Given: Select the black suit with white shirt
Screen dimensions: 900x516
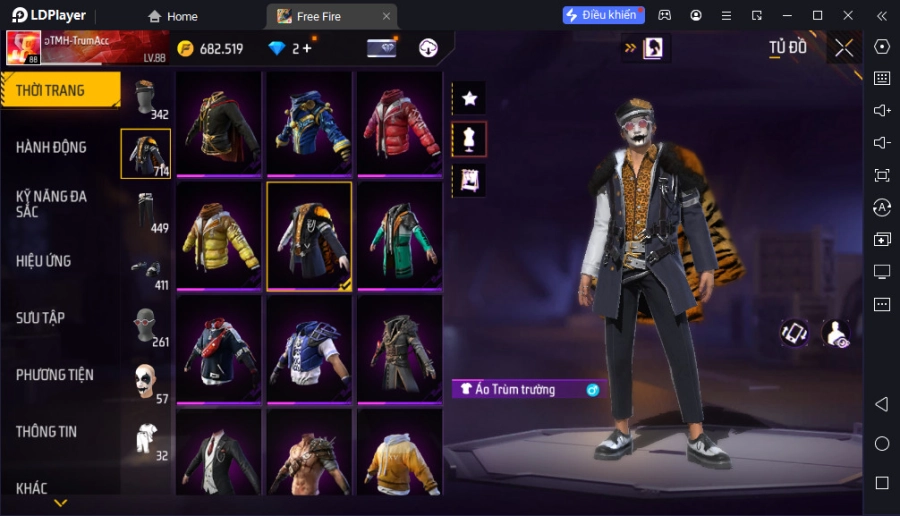Looking at the screenshot, I should [219, 455].
